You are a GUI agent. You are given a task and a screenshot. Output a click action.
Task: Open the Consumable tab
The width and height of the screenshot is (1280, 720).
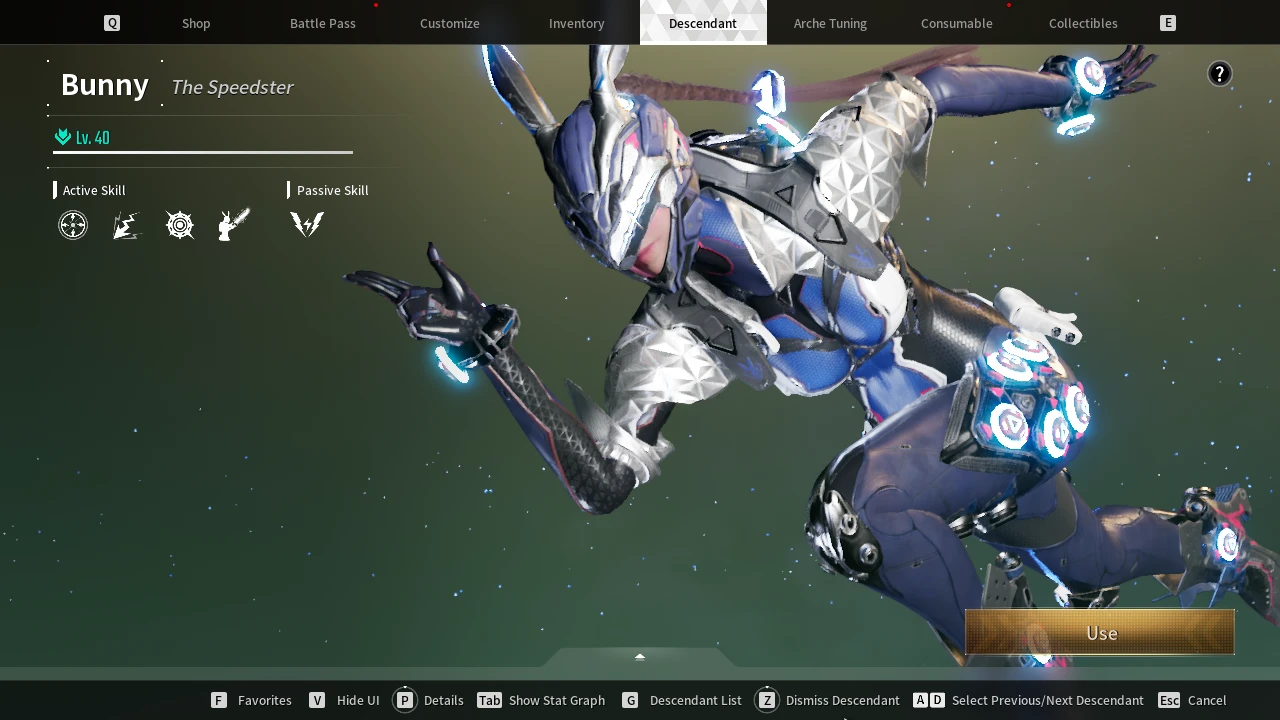pyautogui.click(x=956, y=23)
